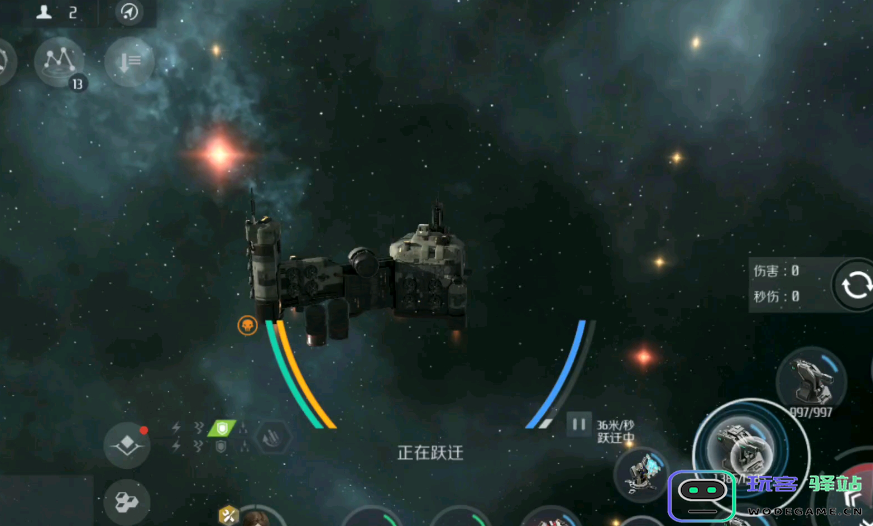
Task: Open the gold wrench-tools hexagon badge
Action: pos(228,515)
